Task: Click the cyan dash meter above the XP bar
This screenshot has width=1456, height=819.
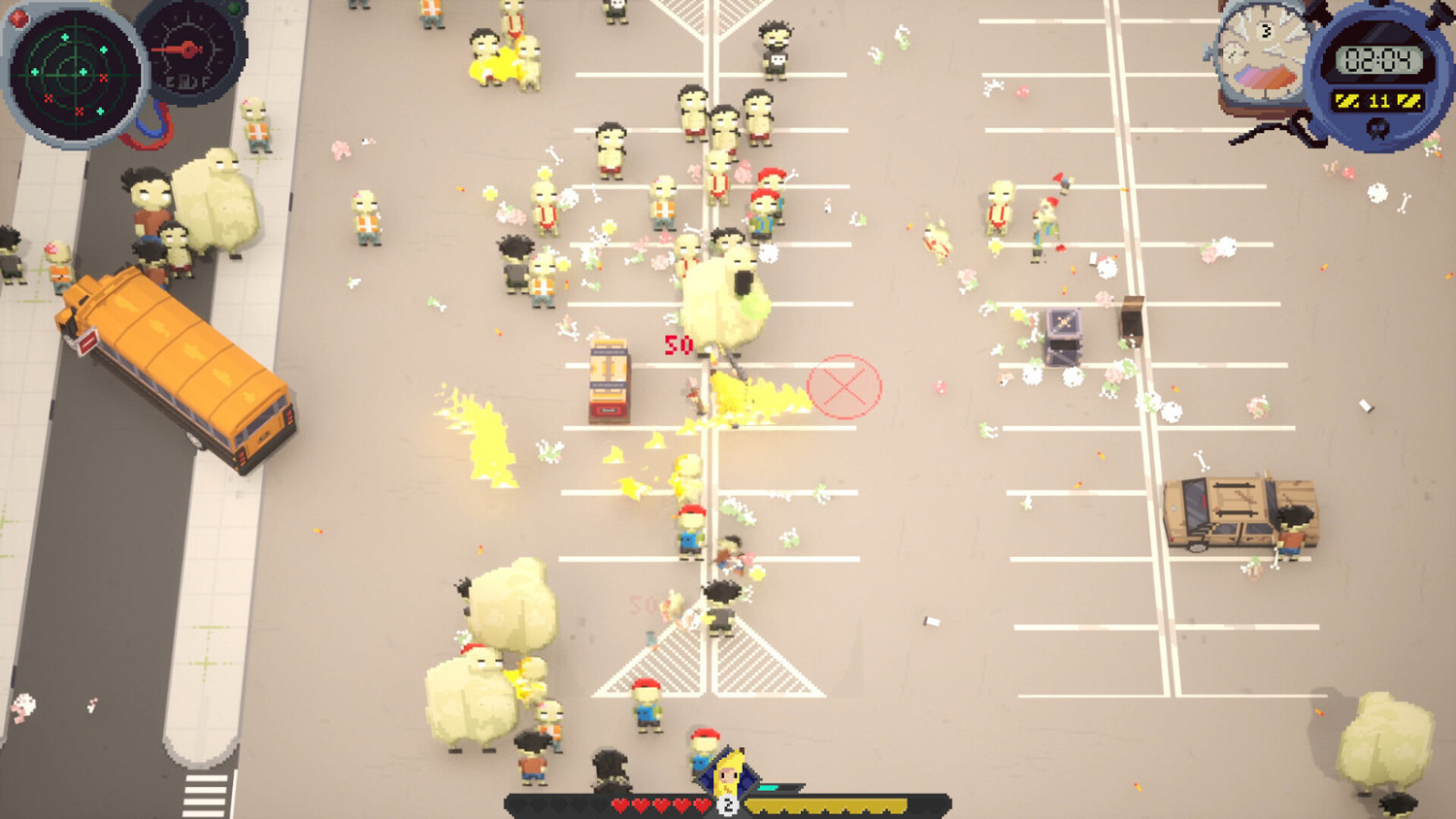Action: click(770, 787)
